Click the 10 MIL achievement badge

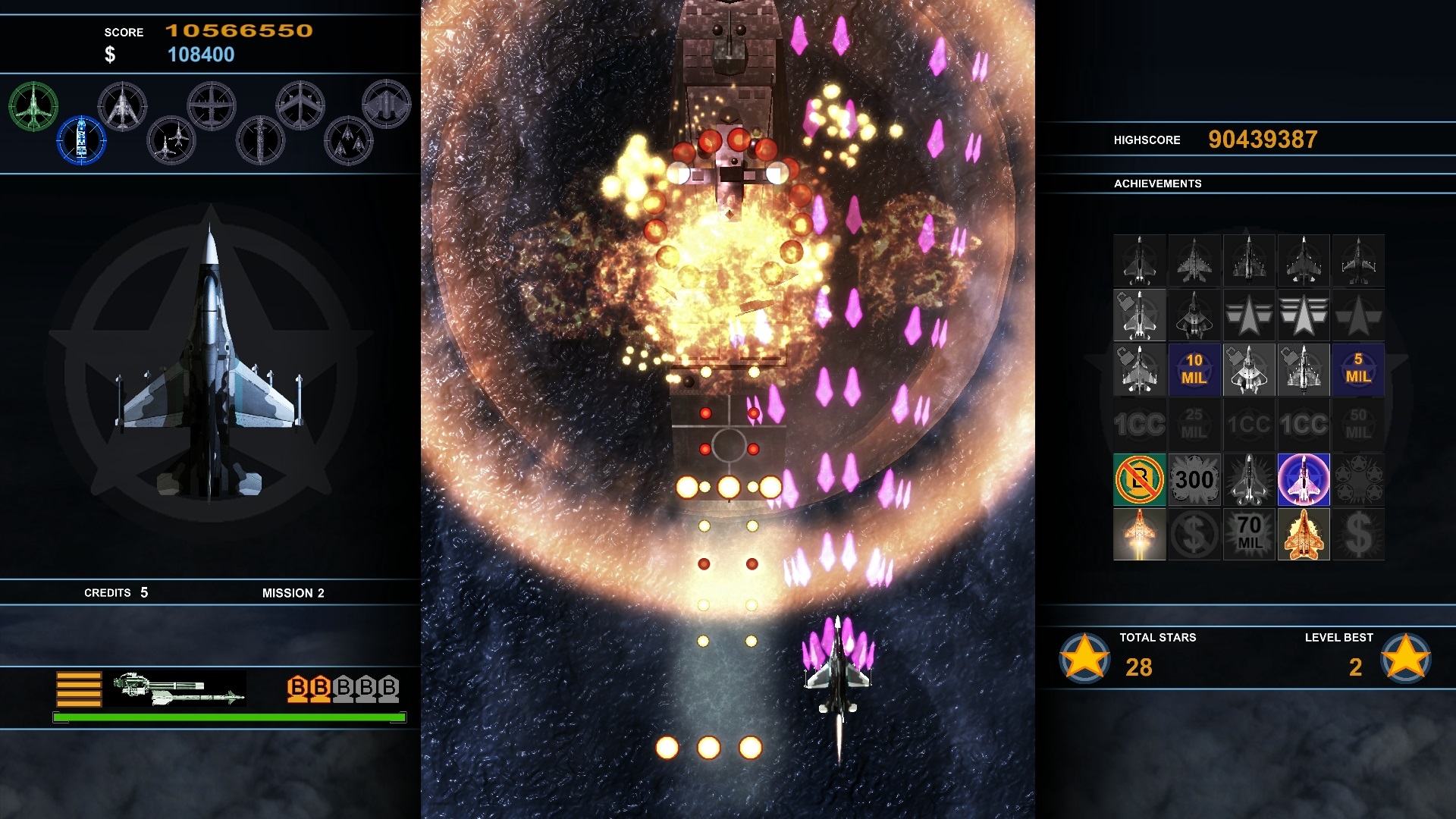[1194, 370]
